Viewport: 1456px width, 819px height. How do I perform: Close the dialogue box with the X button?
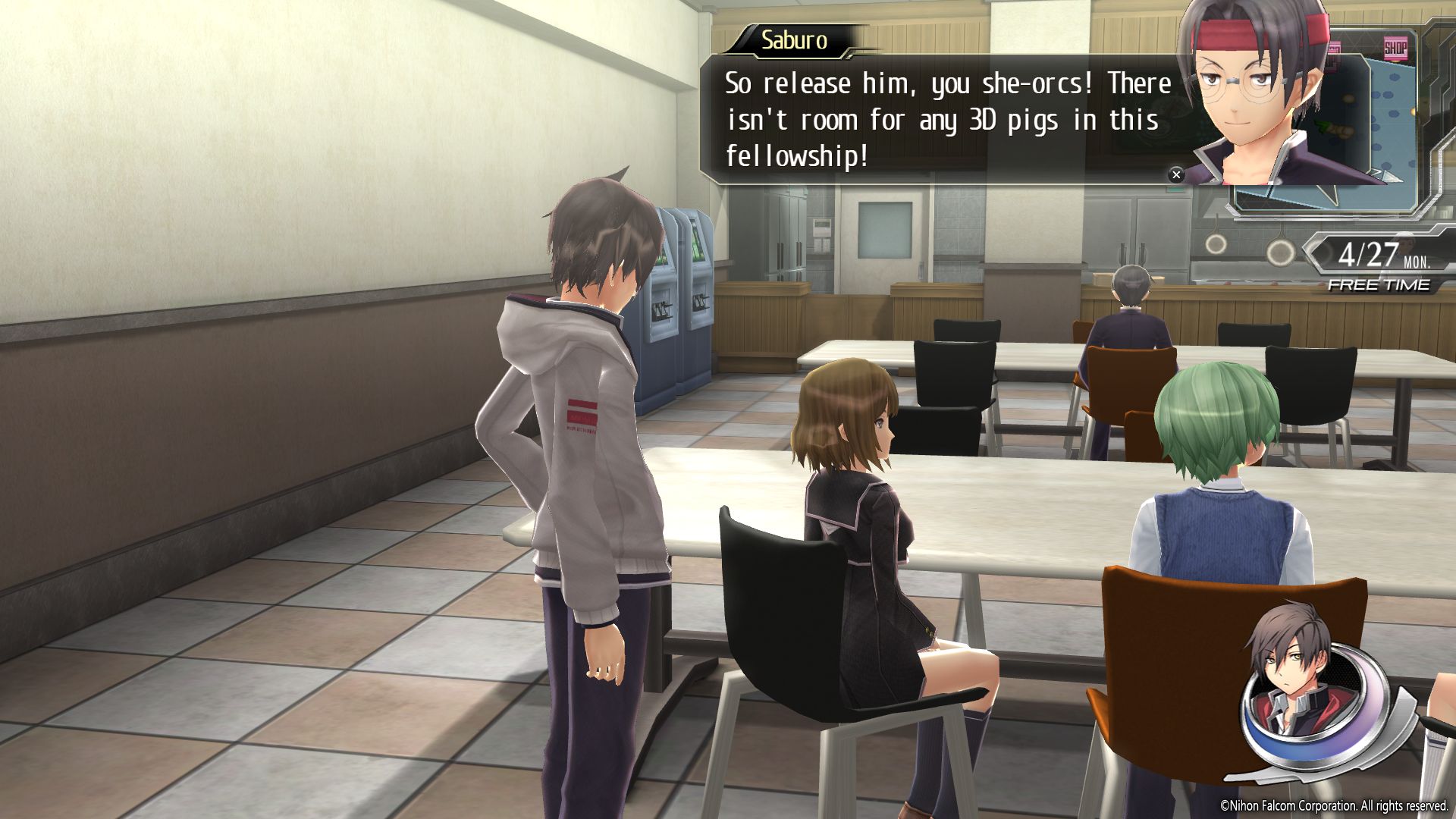tap(1176, 175)
